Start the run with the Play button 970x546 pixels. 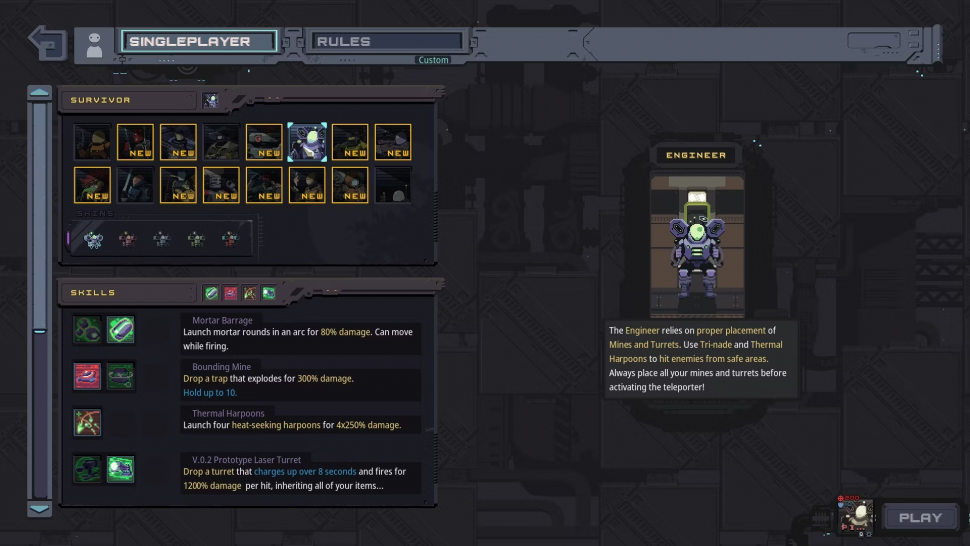tap(919, 517)
